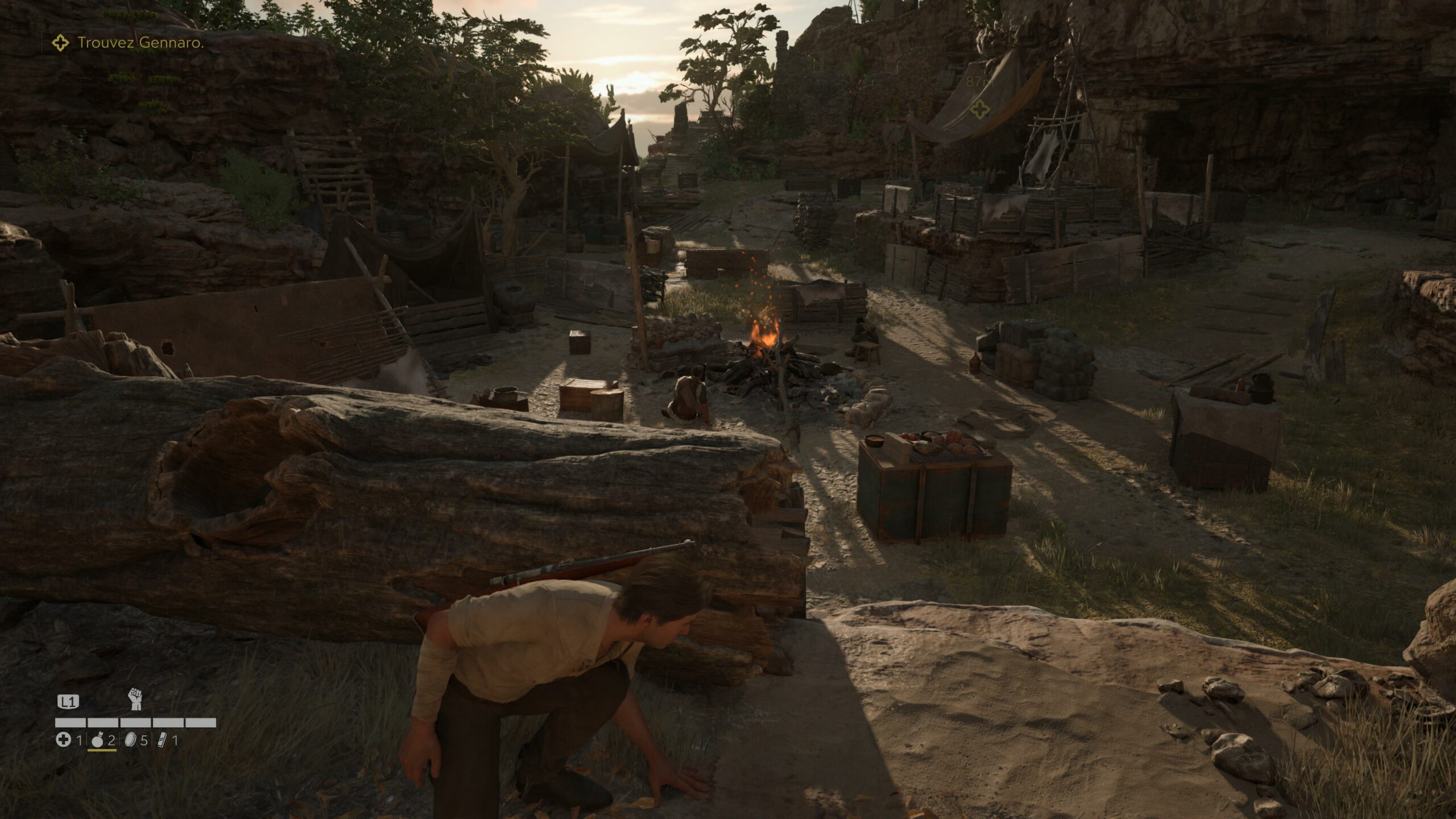The image size is (1456, 819).
Task: Select the yellow objective waypoint marker
Action: point(979,110)
